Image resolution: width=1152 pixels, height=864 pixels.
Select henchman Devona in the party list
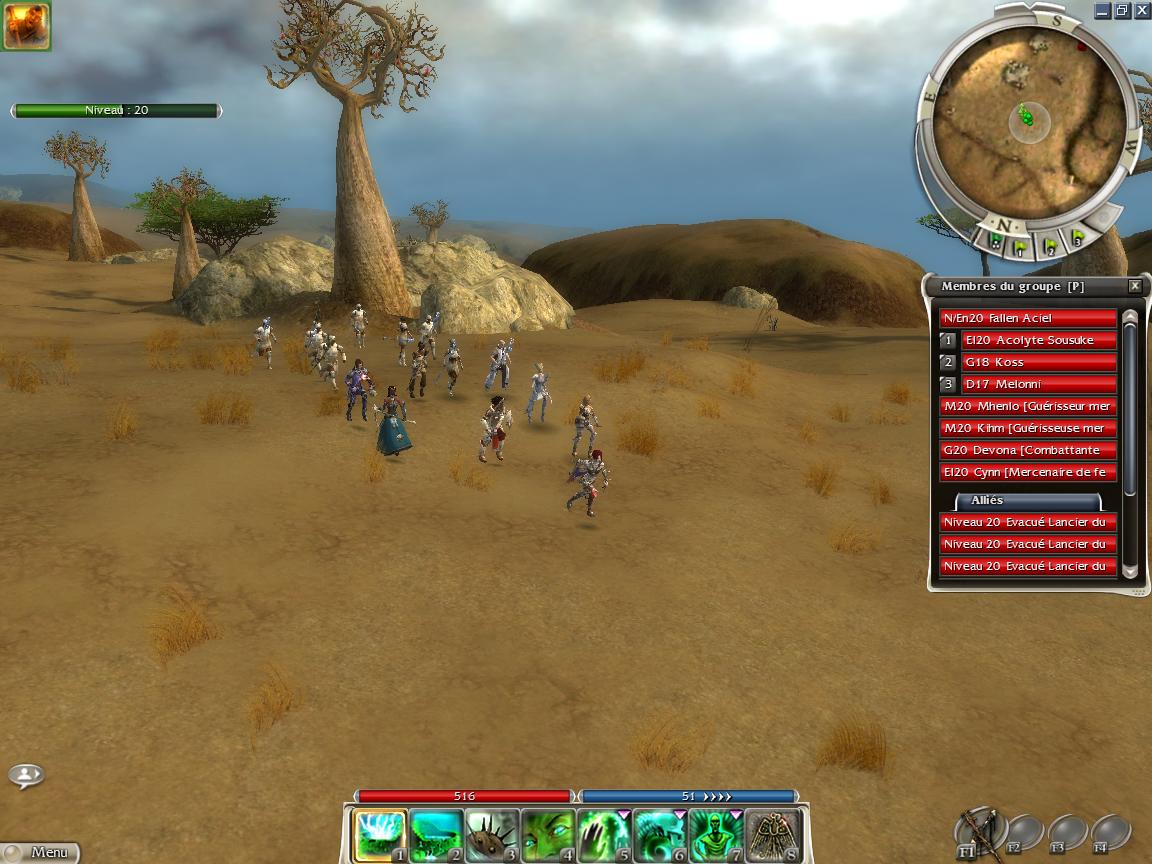(x=1028, y=450)
